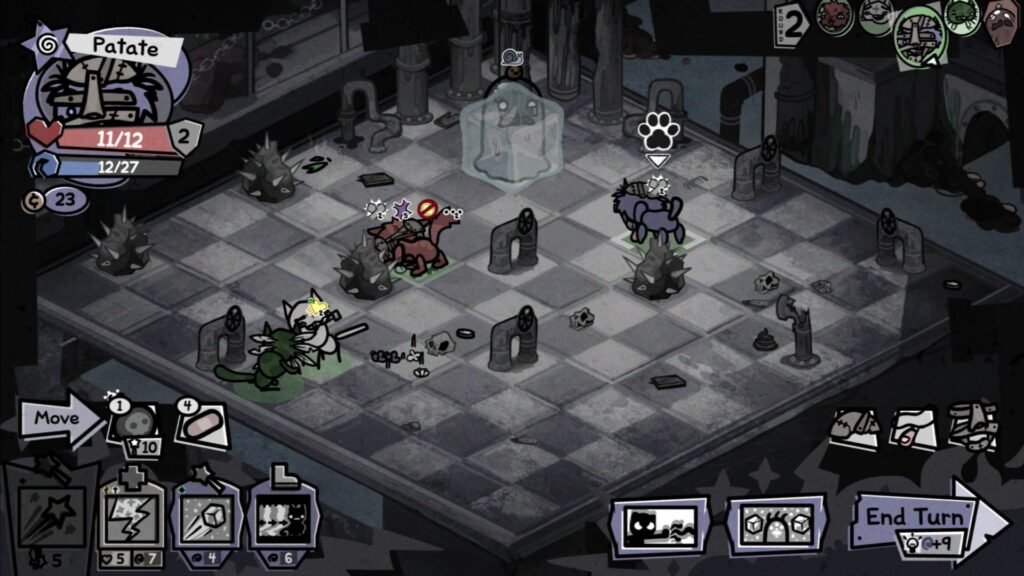Inspect the bandaged finger equipment icon
This screenshot has height=576, width=1024.
pyautogui.click(x=913, y=427)
